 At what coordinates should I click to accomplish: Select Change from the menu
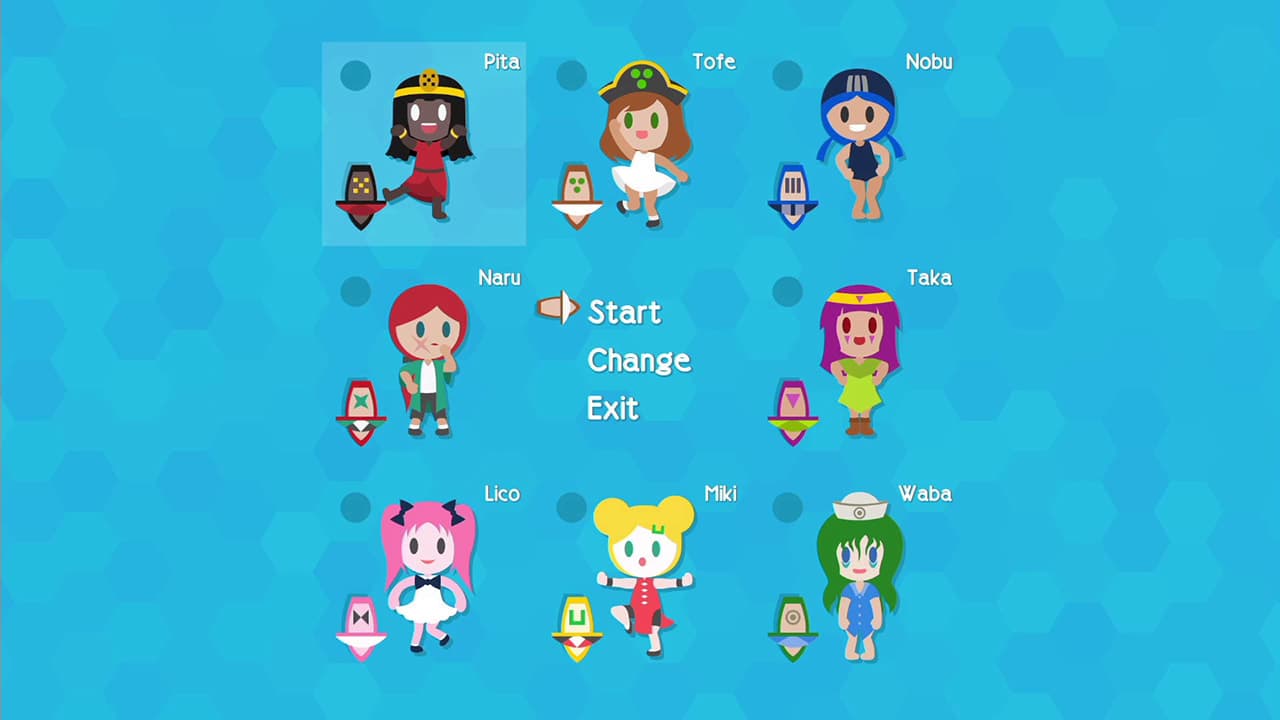(639, 360)
